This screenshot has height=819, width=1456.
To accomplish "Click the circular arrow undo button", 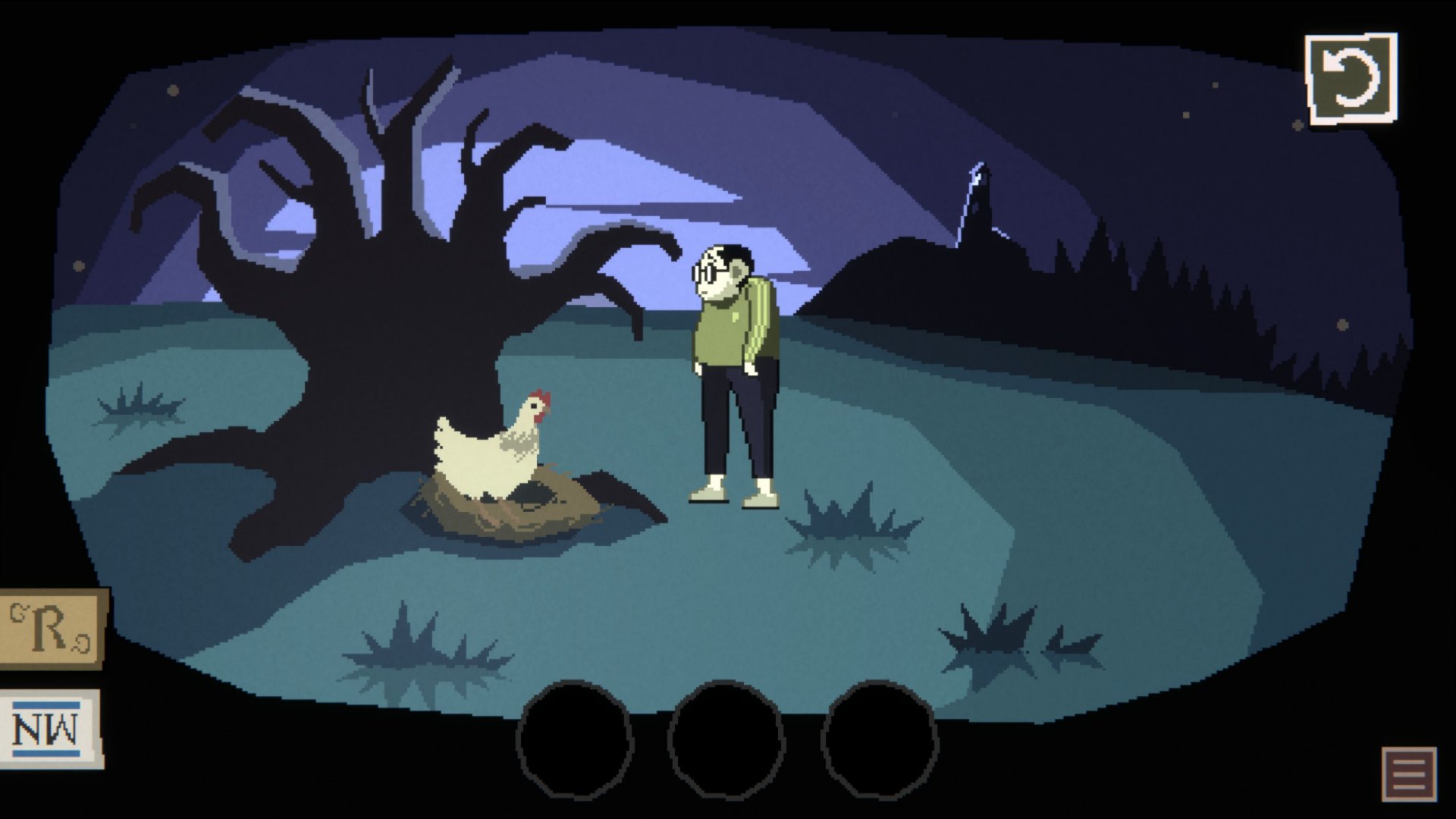I will tap(1351, 78).
